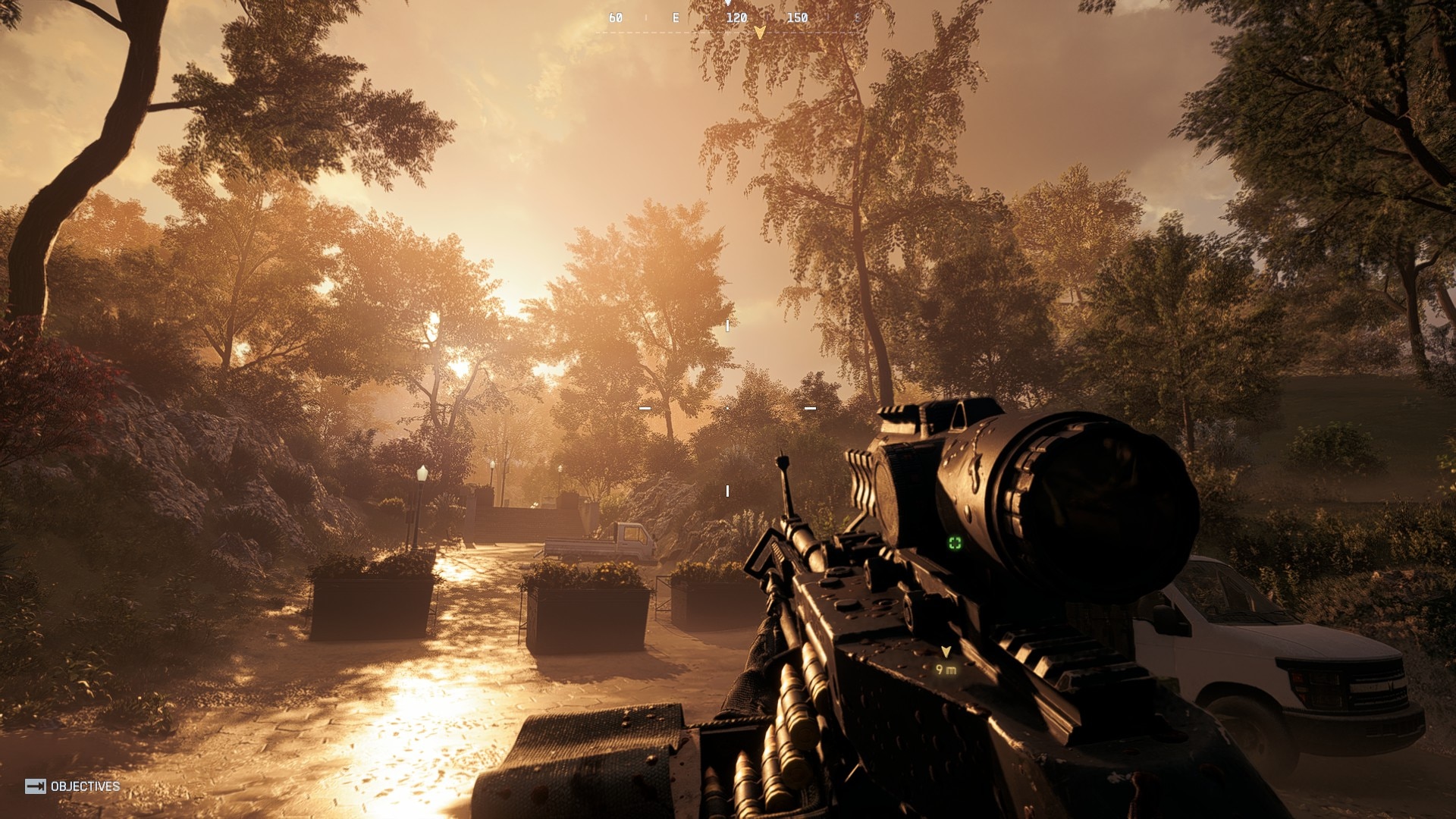This screenshot has width=1456, height=819.
Task: Open the Objectives tracker
Action: [73, 786]
